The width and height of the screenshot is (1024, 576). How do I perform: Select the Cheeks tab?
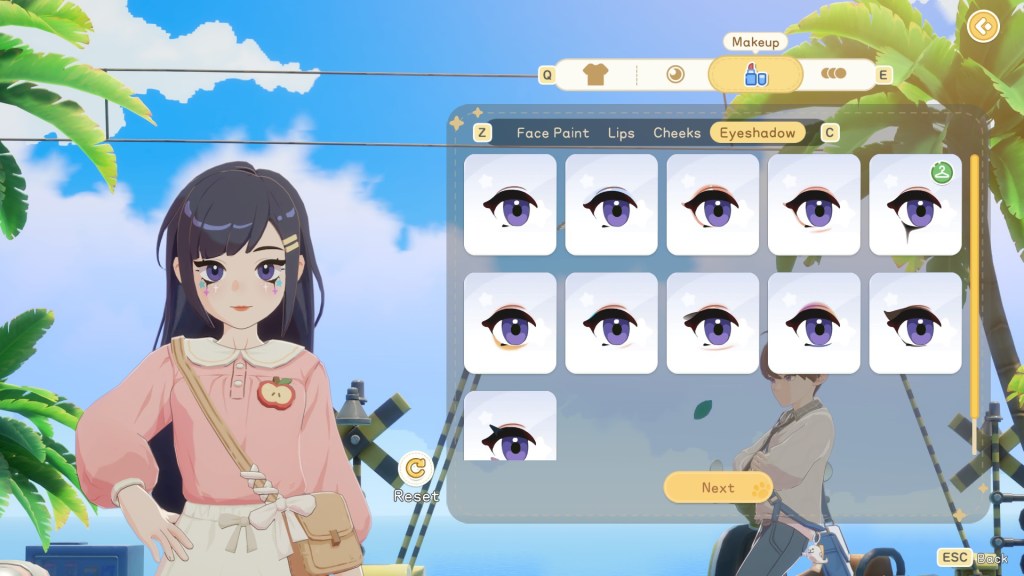[677, 133]
